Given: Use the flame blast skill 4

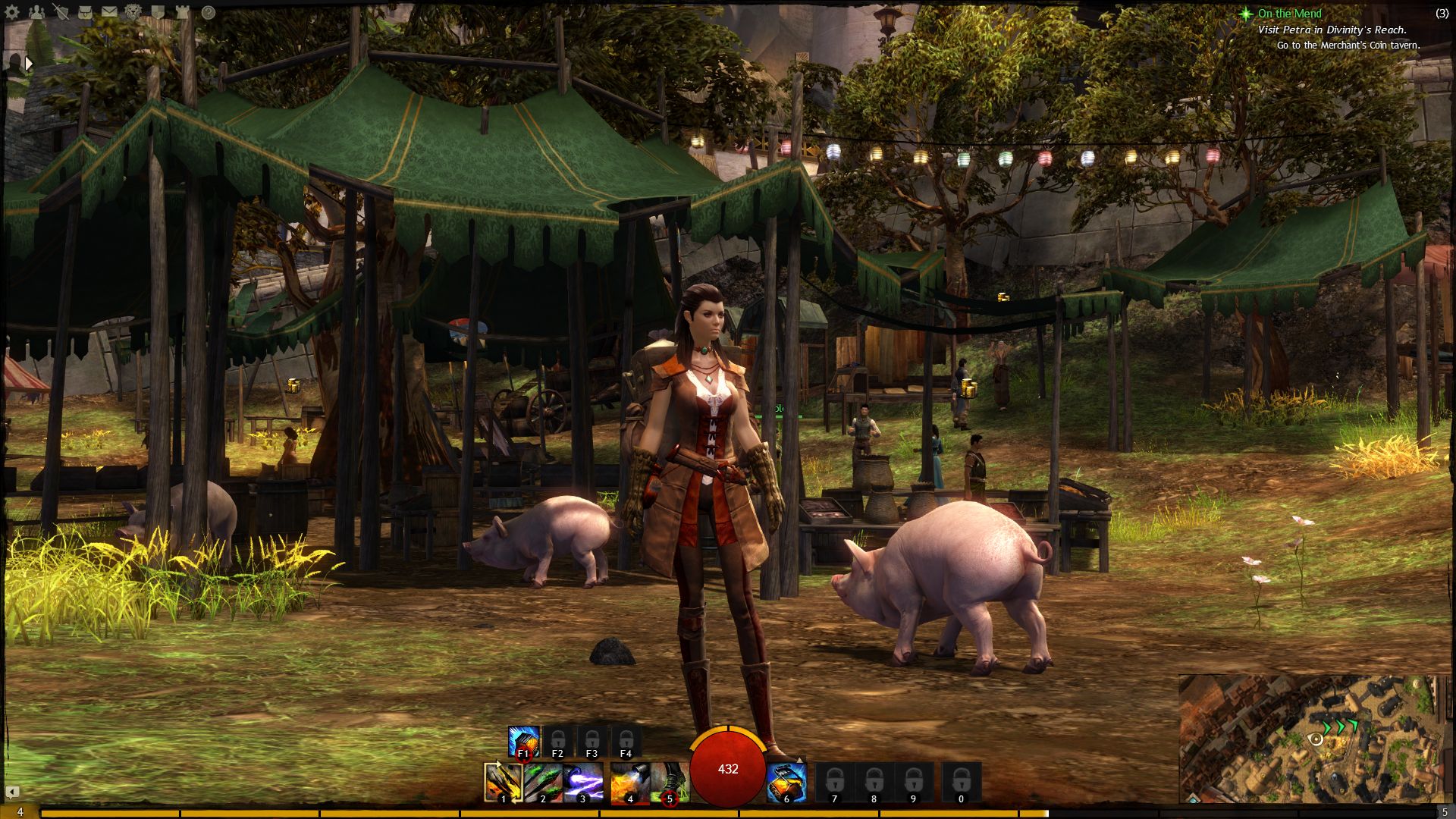Looking at the screenshot, I should pos(630,782).
